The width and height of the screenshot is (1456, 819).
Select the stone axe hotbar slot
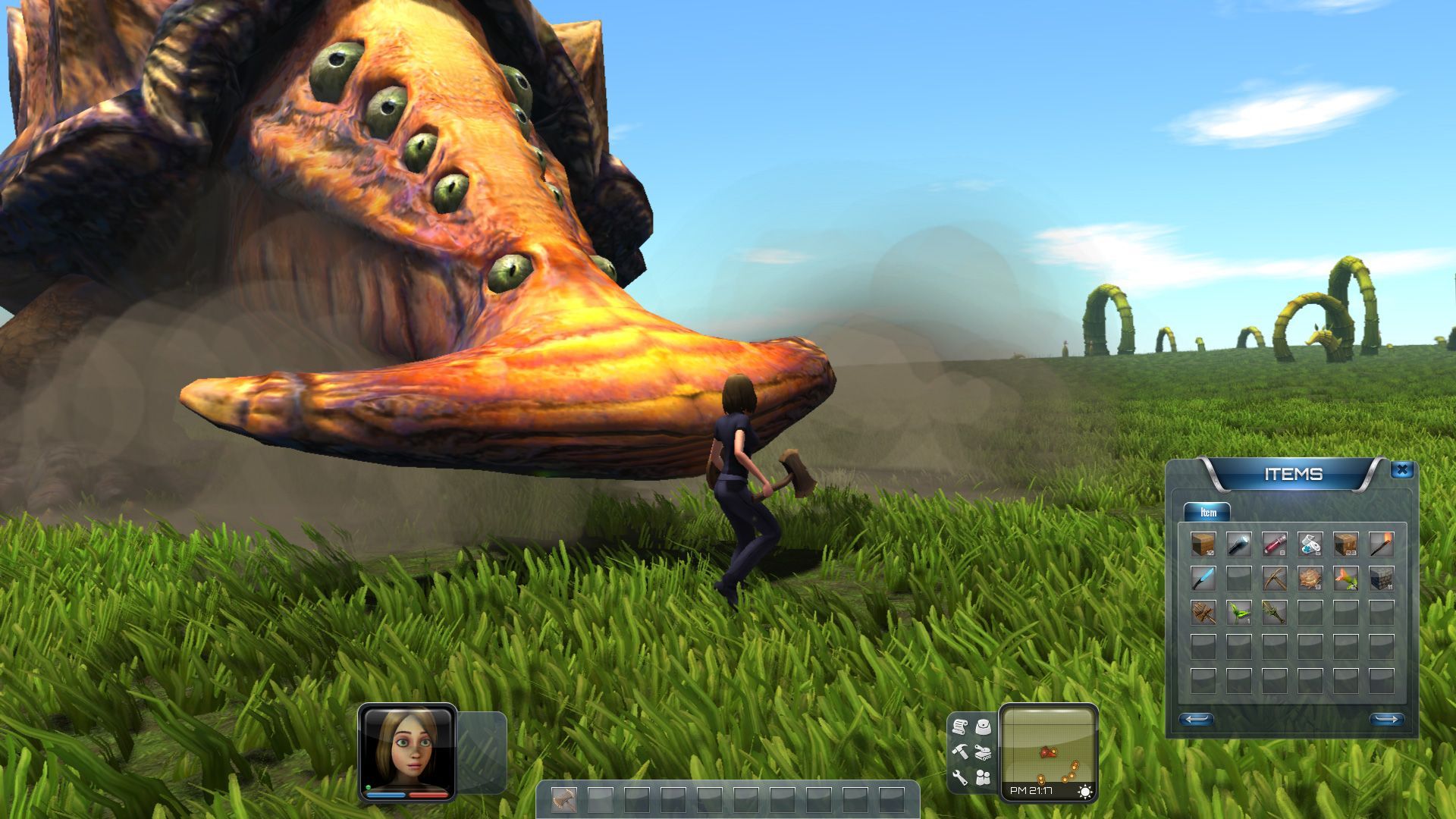click(563, 799)
